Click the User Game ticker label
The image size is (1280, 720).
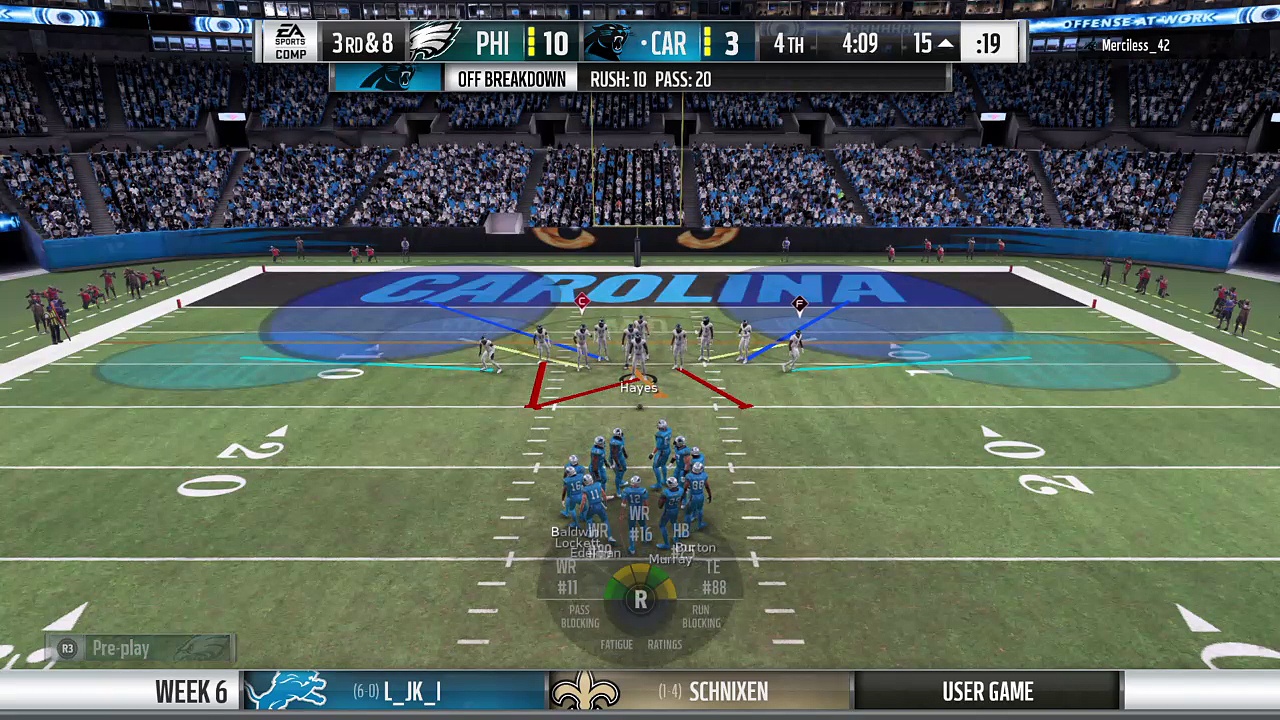coord(987,692)
